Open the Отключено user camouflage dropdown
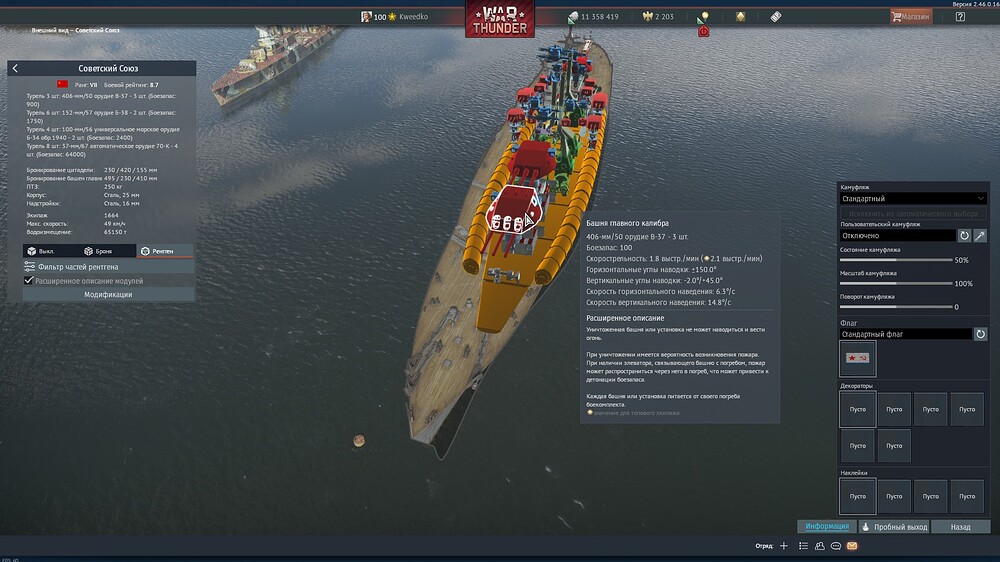The image size is (1000, 562). pyautogui.click(x=896, y=235)
